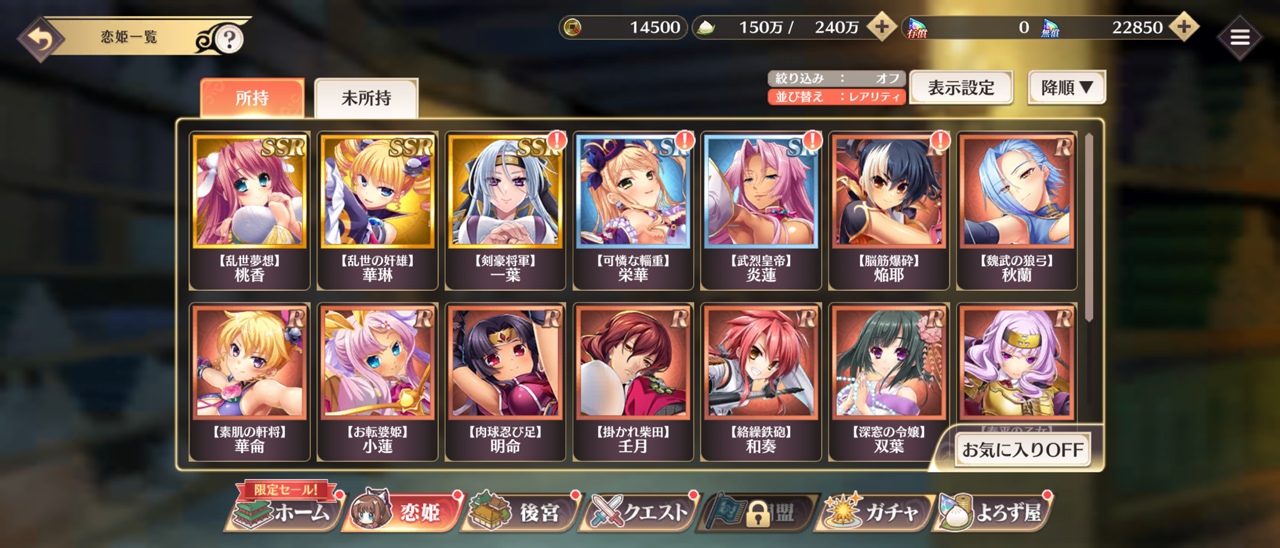
Task: Choose the character card 華琳
Action: pos(377,210)
